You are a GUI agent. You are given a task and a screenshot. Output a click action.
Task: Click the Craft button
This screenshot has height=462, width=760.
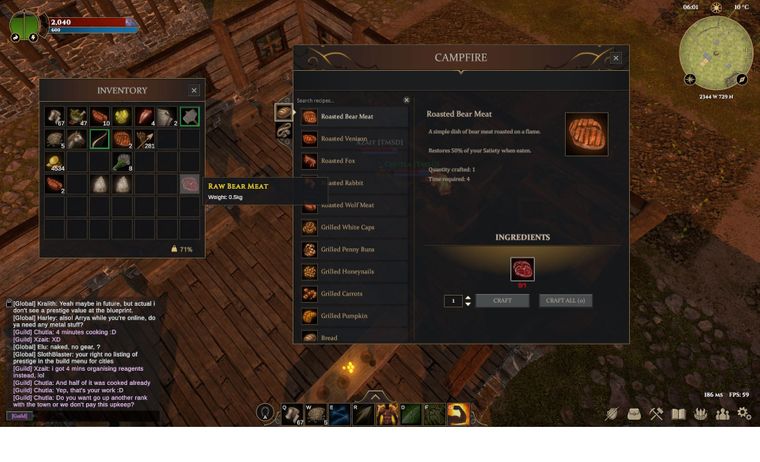[x=502, y=300]
